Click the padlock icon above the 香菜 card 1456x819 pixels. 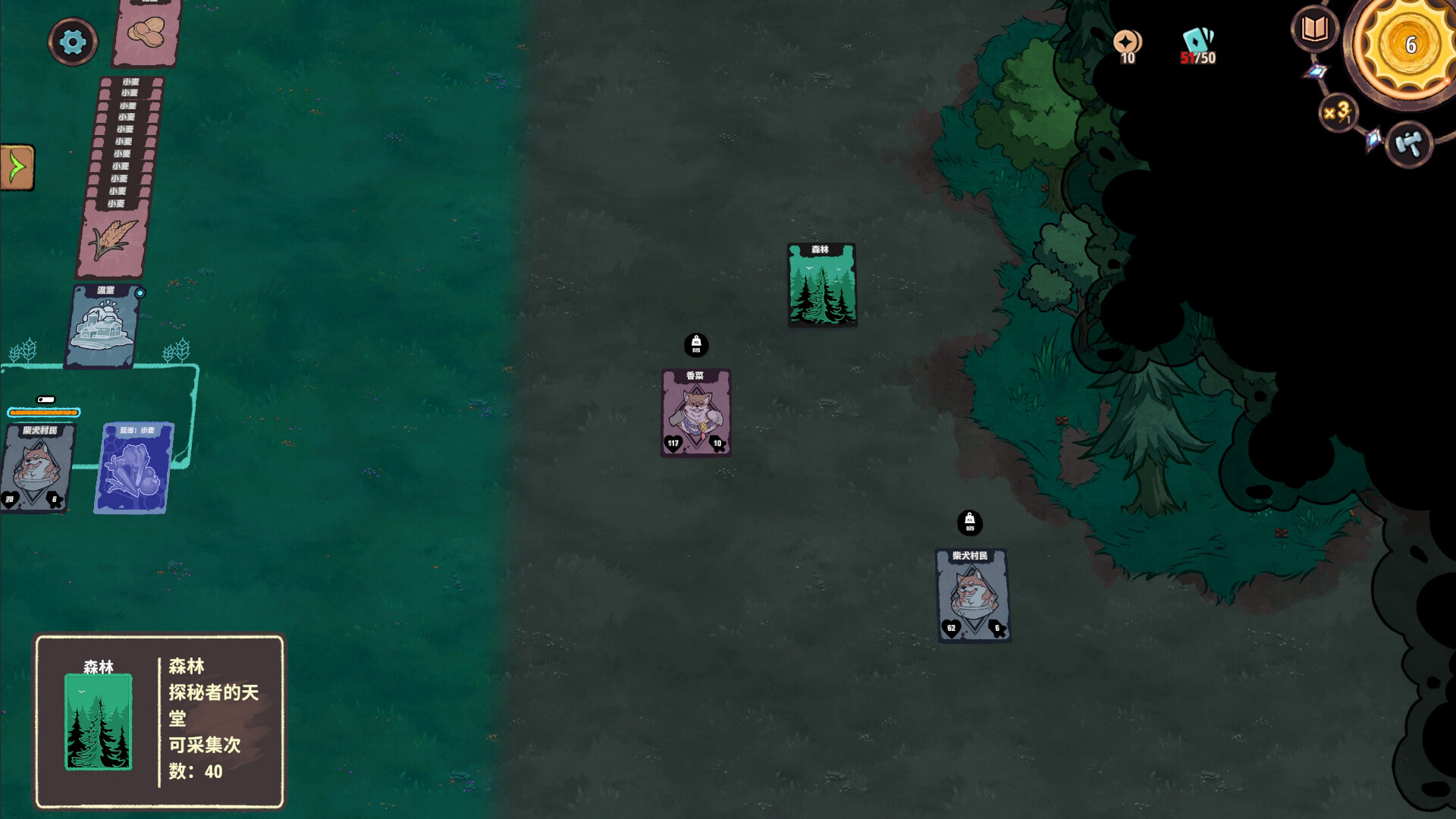click(695, 346)
